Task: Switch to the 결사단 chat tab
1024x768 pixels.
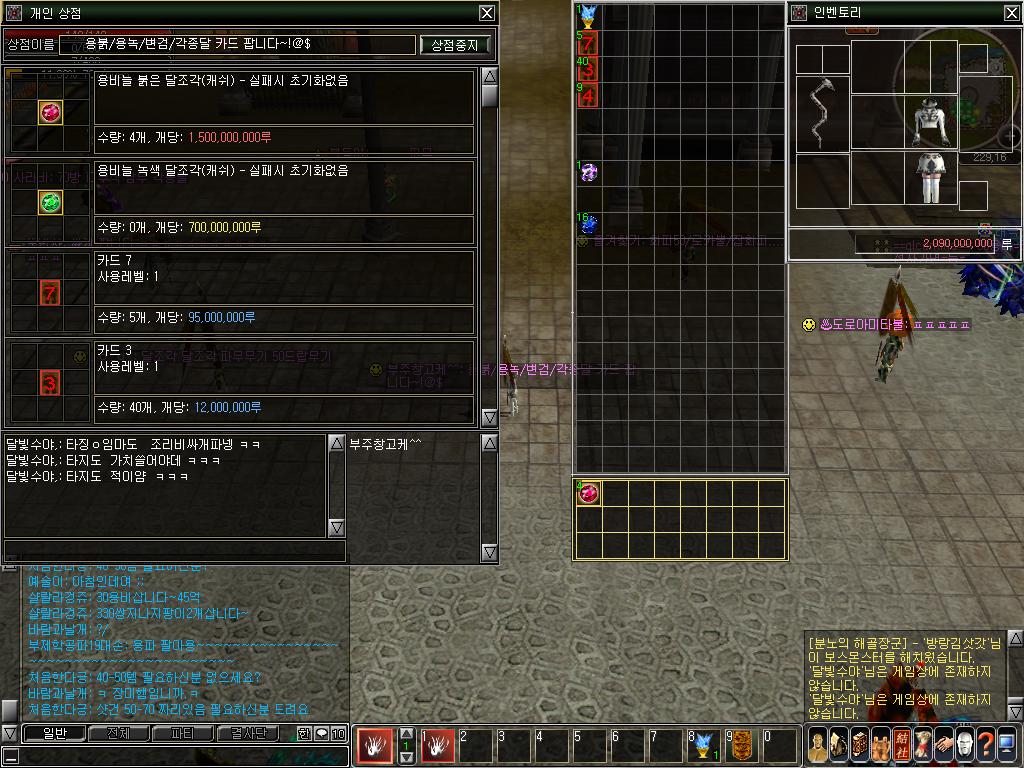Action: click(247, 733)
